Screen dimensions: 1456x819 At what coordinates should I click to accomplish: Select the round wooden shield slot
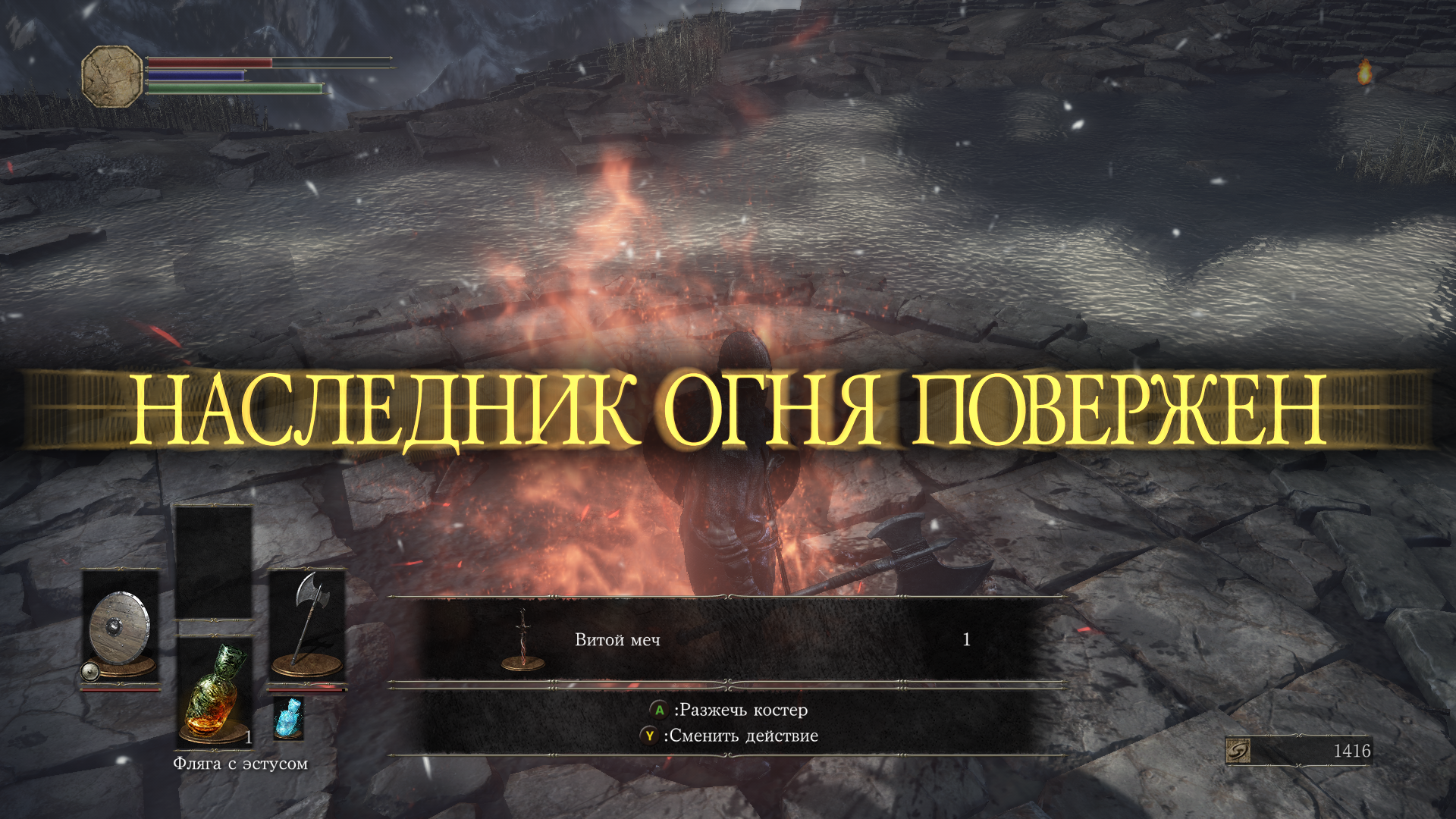pos(120,626)
